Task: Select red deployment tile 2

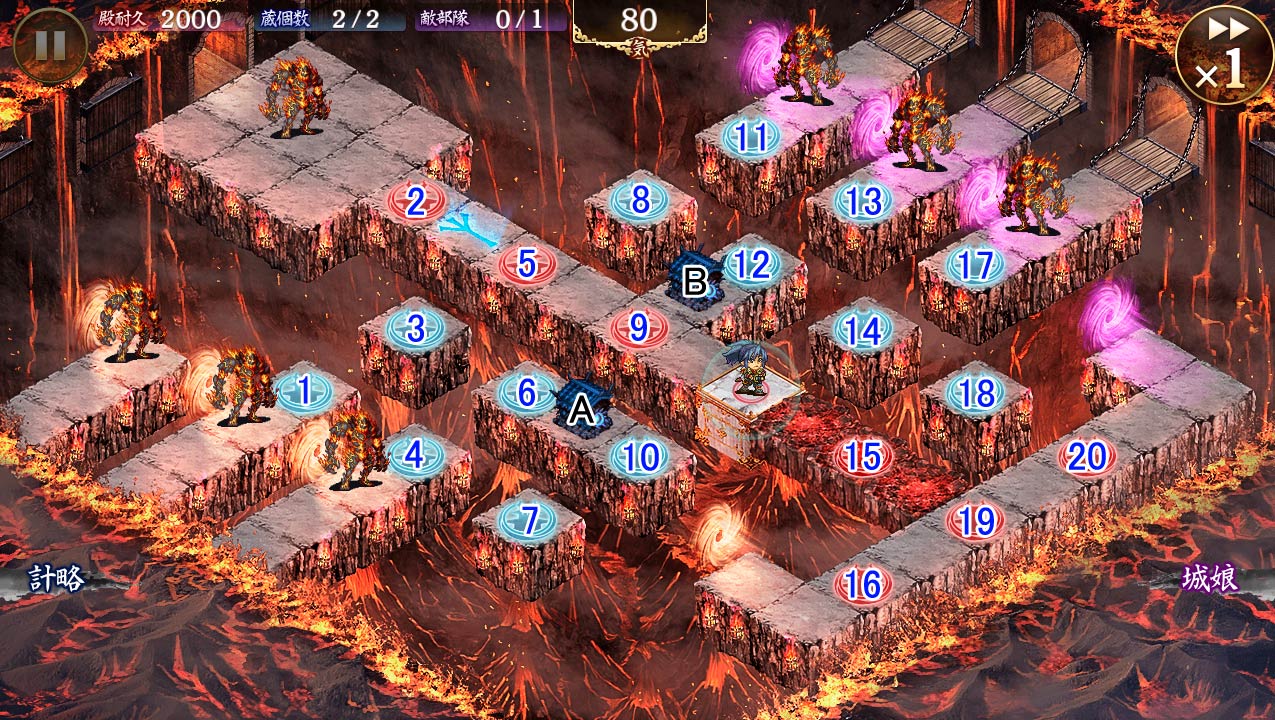Action: [416, 200]
